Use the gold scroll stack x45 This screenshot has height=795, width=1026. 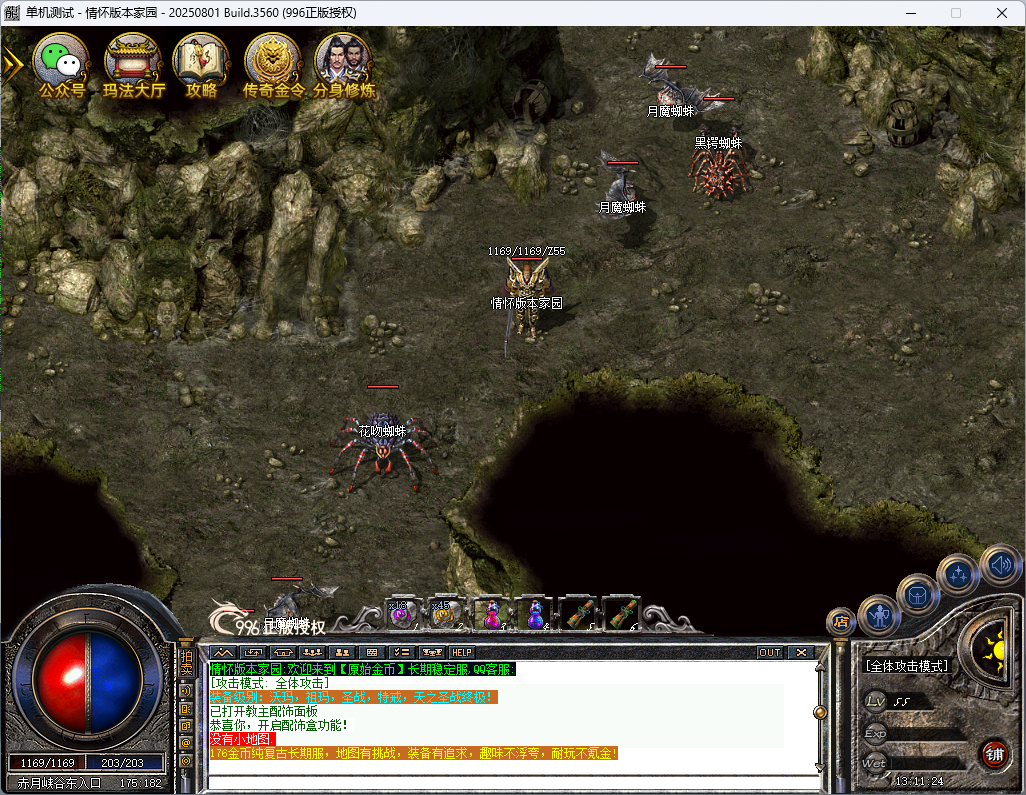pos(445,614)
